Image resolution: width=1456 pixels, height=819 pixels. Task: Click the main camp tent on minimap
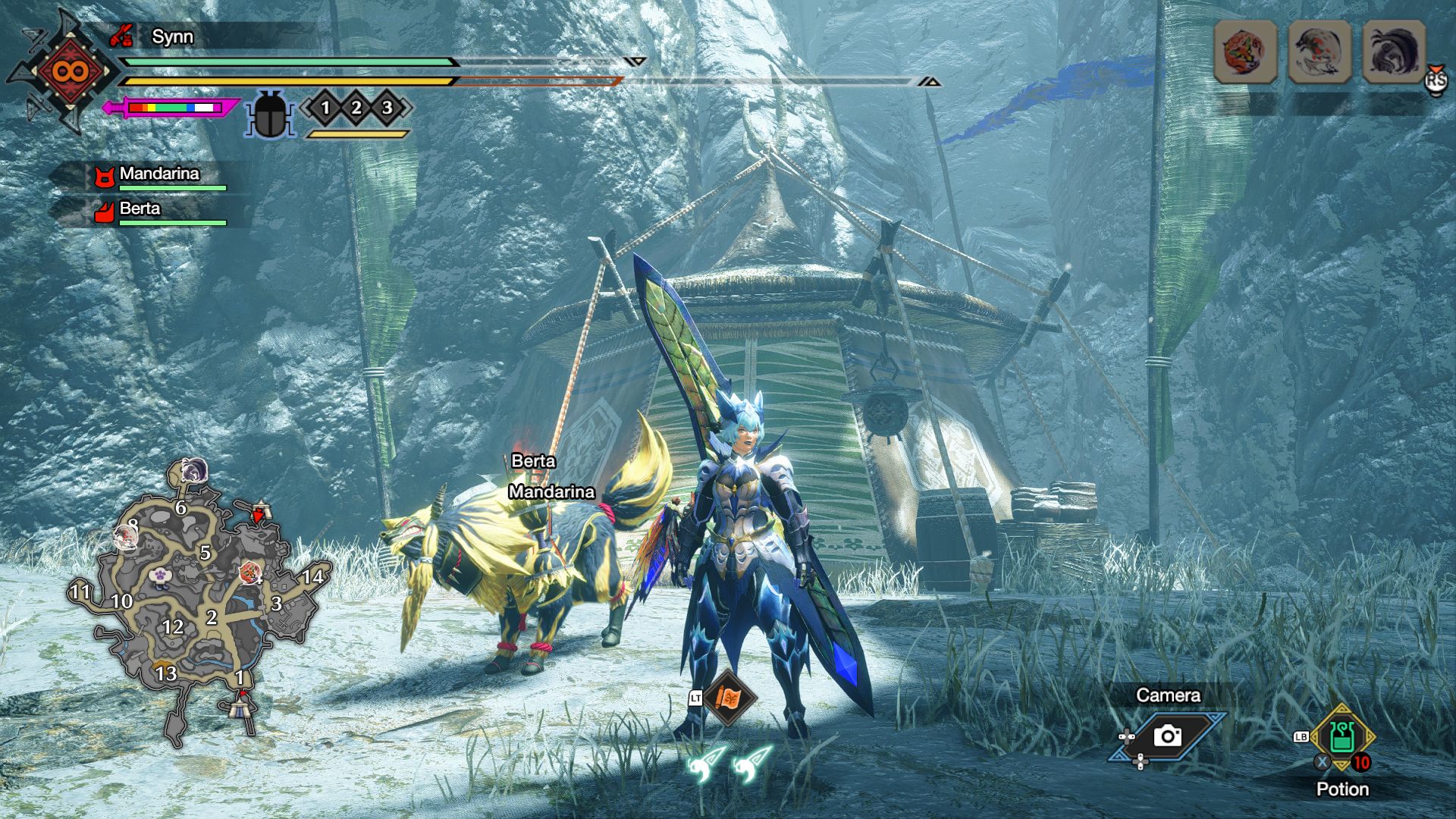click(x=244, y=705)
